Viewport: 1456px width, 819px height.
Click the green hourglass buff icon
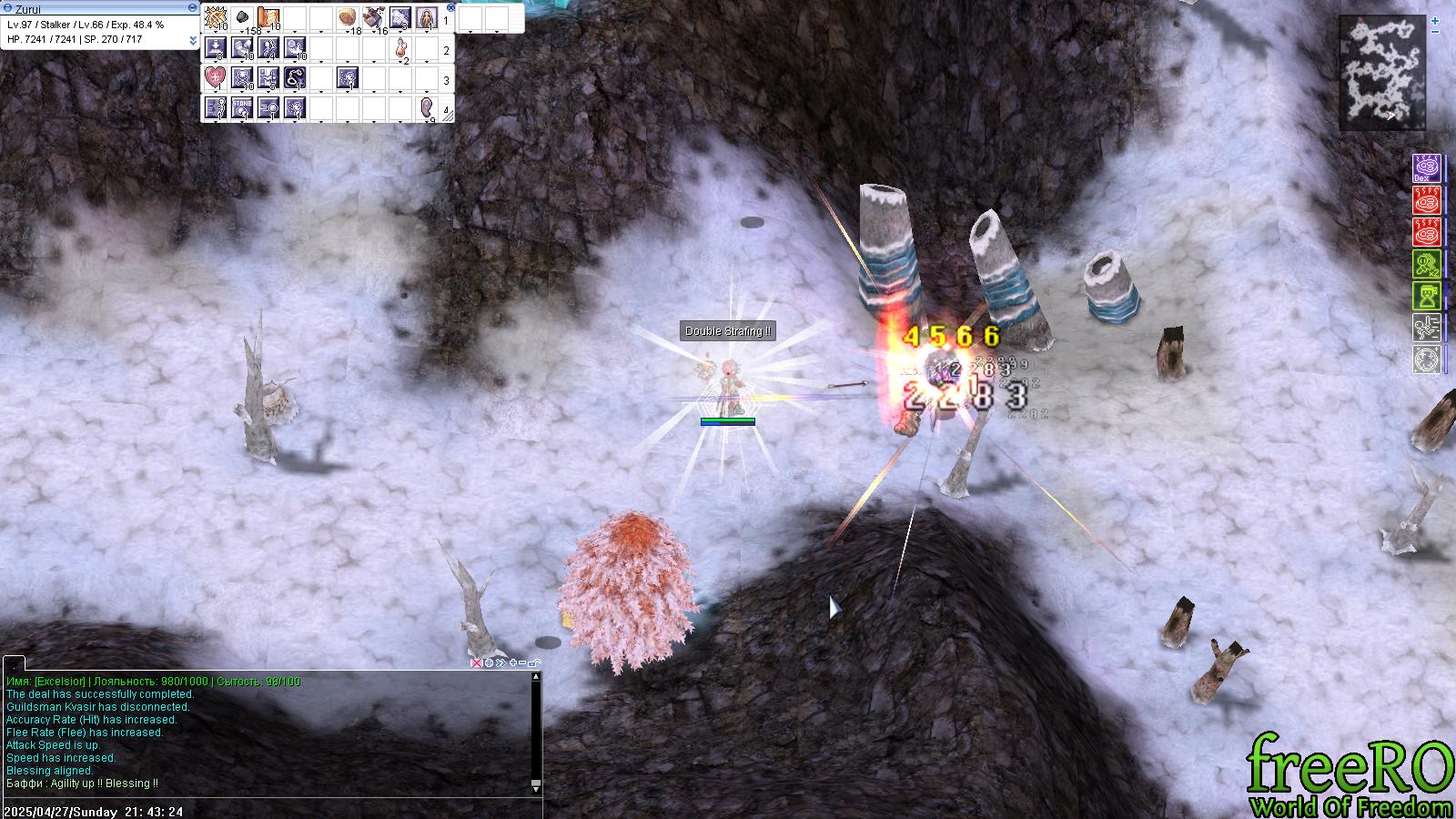click(x=1427, y=296)
